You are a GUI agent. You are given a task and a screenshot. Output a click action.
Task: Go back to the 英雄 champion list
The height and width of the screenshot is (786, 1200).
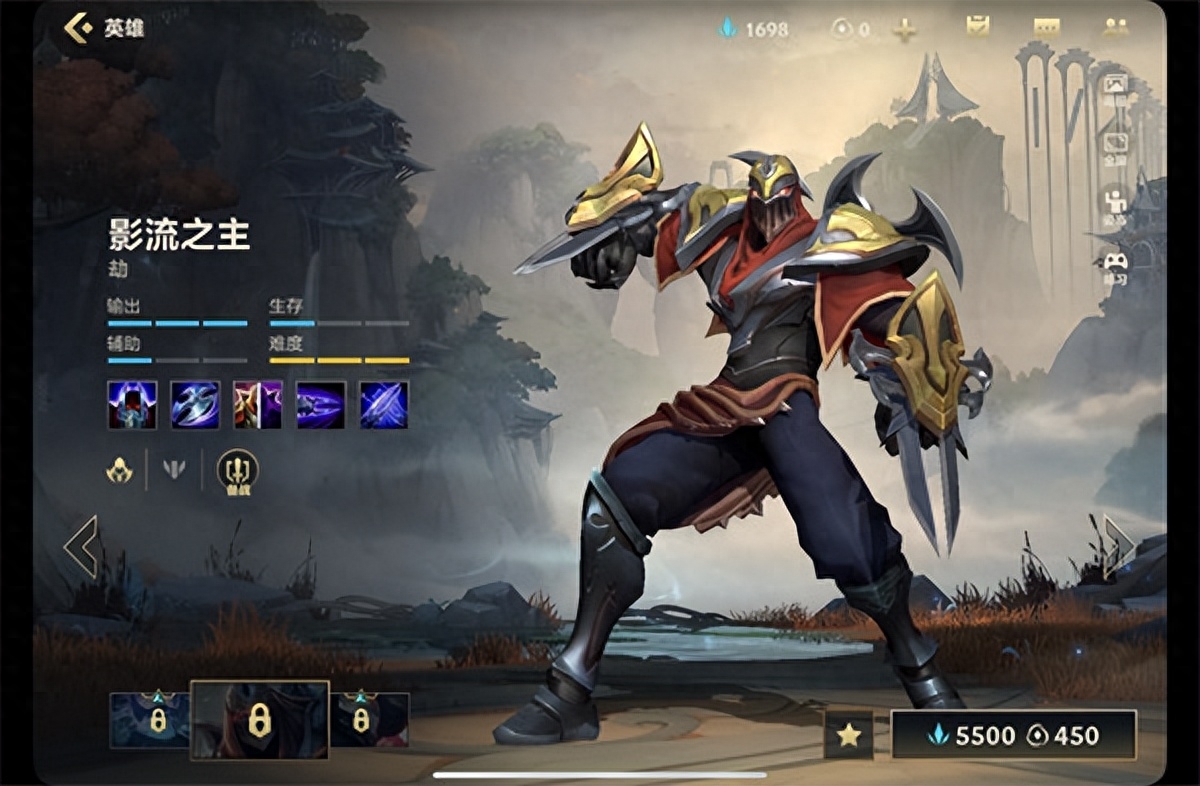click(104, 28)
